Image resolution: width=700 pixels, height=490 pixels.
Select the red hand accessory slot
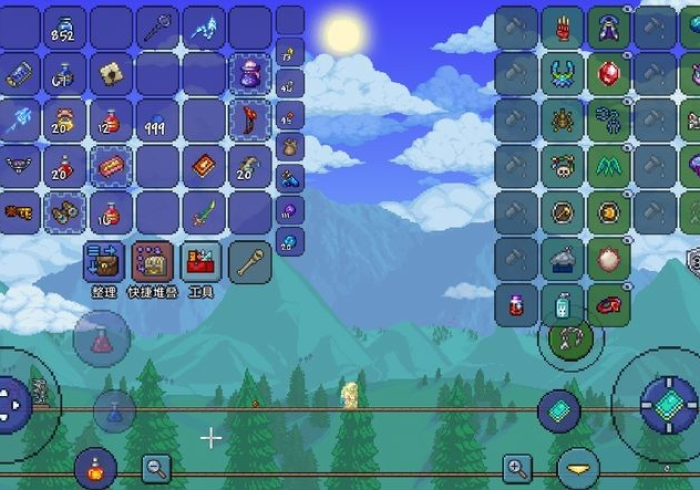click(x=562, y=27)
